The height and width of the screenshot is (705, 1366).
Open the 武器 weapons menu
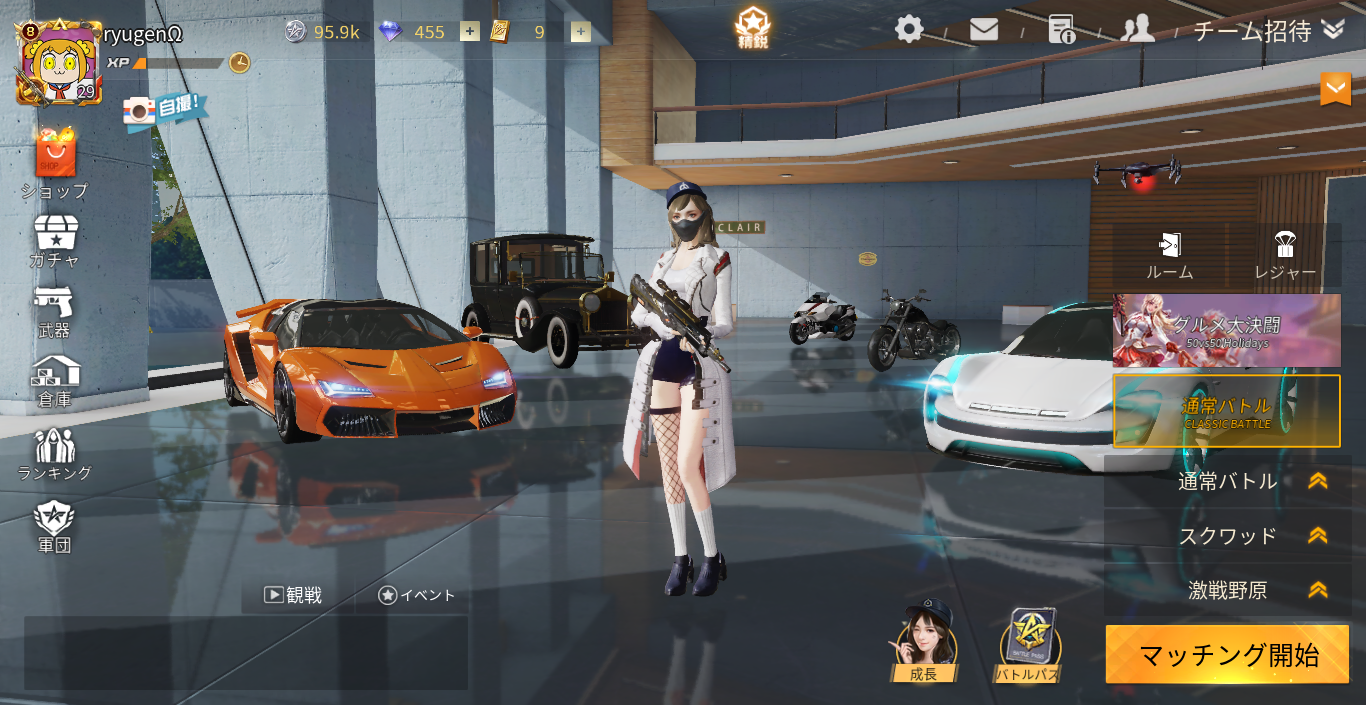[x=54, y=311]
